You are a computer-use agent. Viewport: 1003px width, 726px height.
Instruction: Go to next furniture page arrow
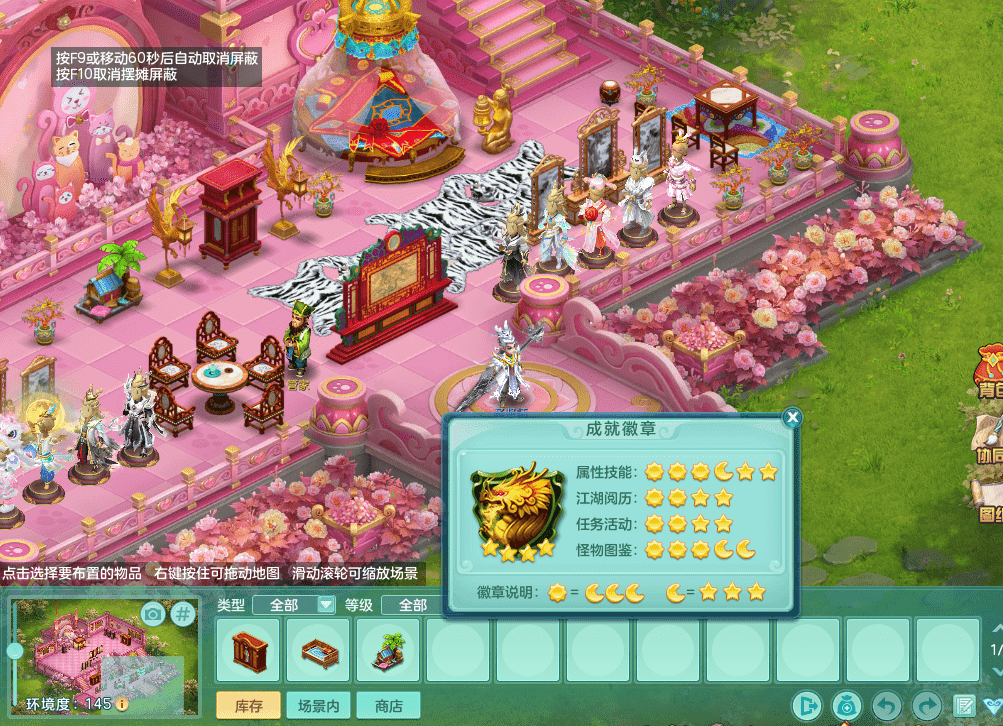(x=996, y=672)
